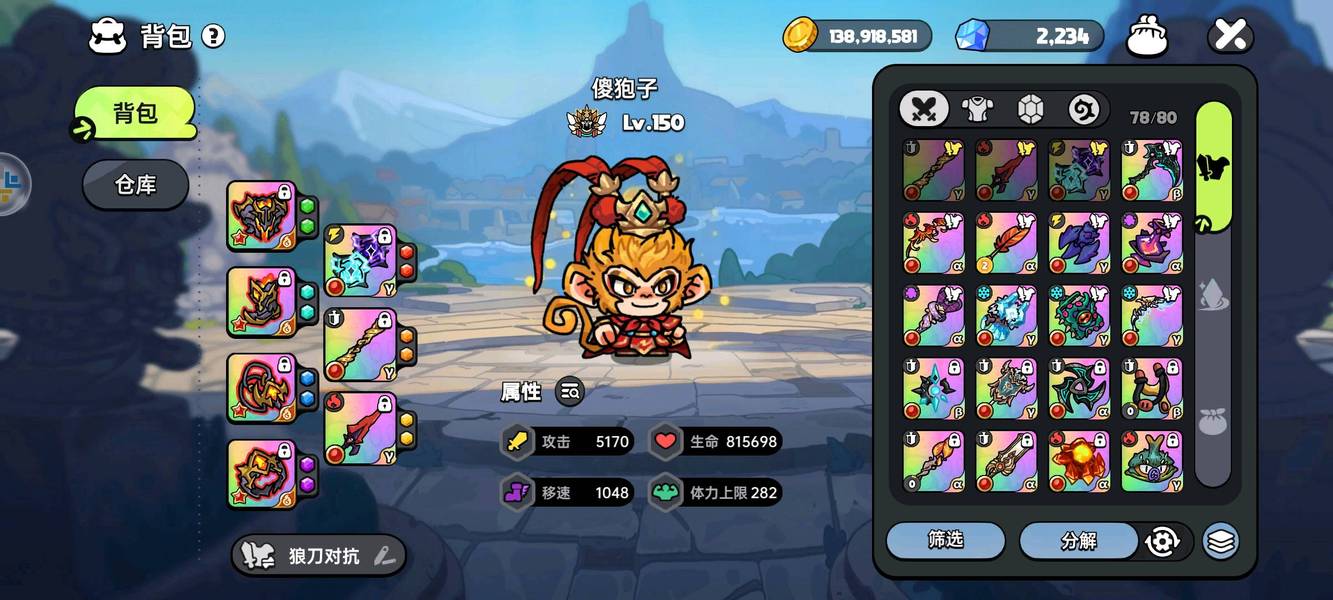Image resolution: width=1333 pixels, height=600 pixels.
Task: Open the attribute details magnifier next to 属性
Action: (570, 392)
